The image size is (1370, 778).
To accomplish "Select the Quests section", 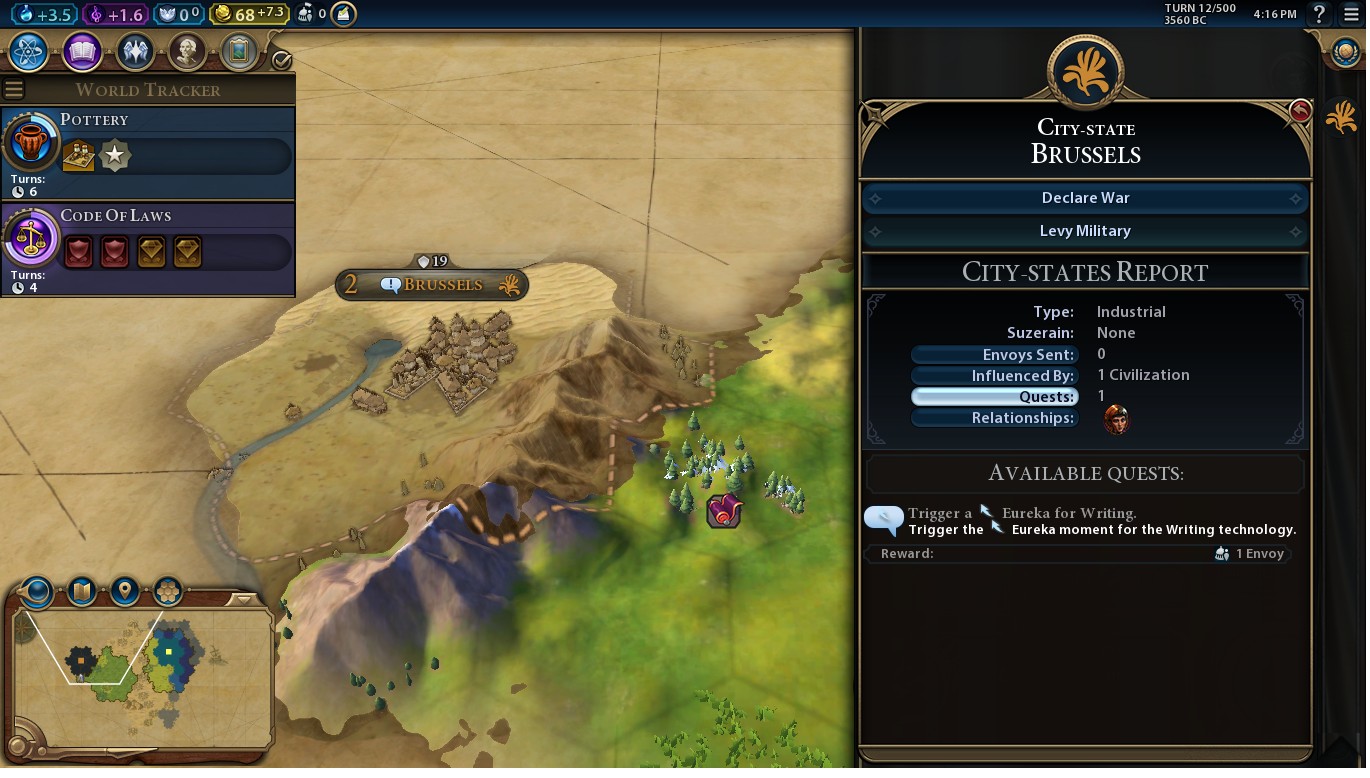I will pos(994,397).
